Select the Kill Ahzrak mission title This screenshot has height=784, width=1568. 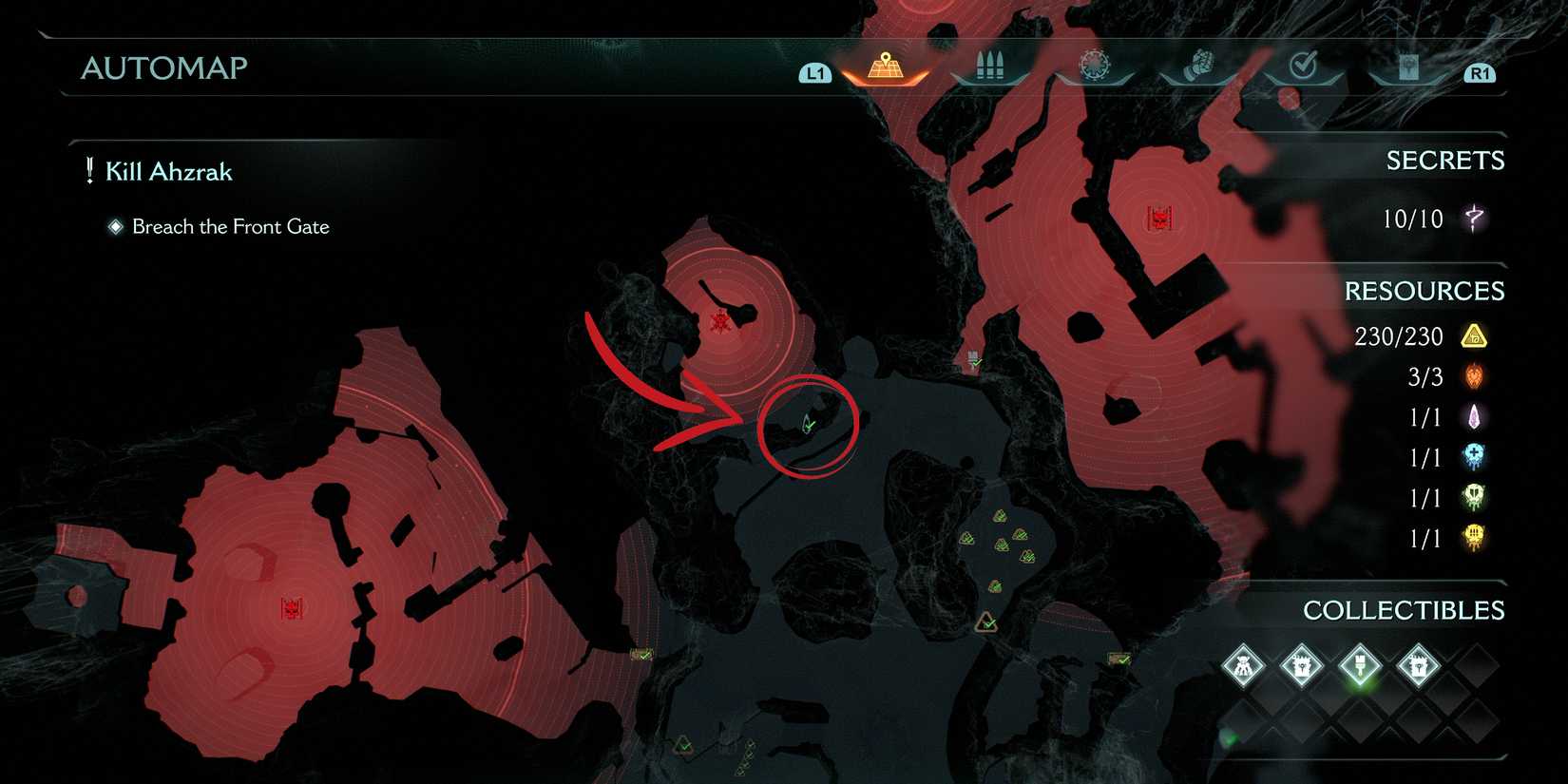click(171, 171)
